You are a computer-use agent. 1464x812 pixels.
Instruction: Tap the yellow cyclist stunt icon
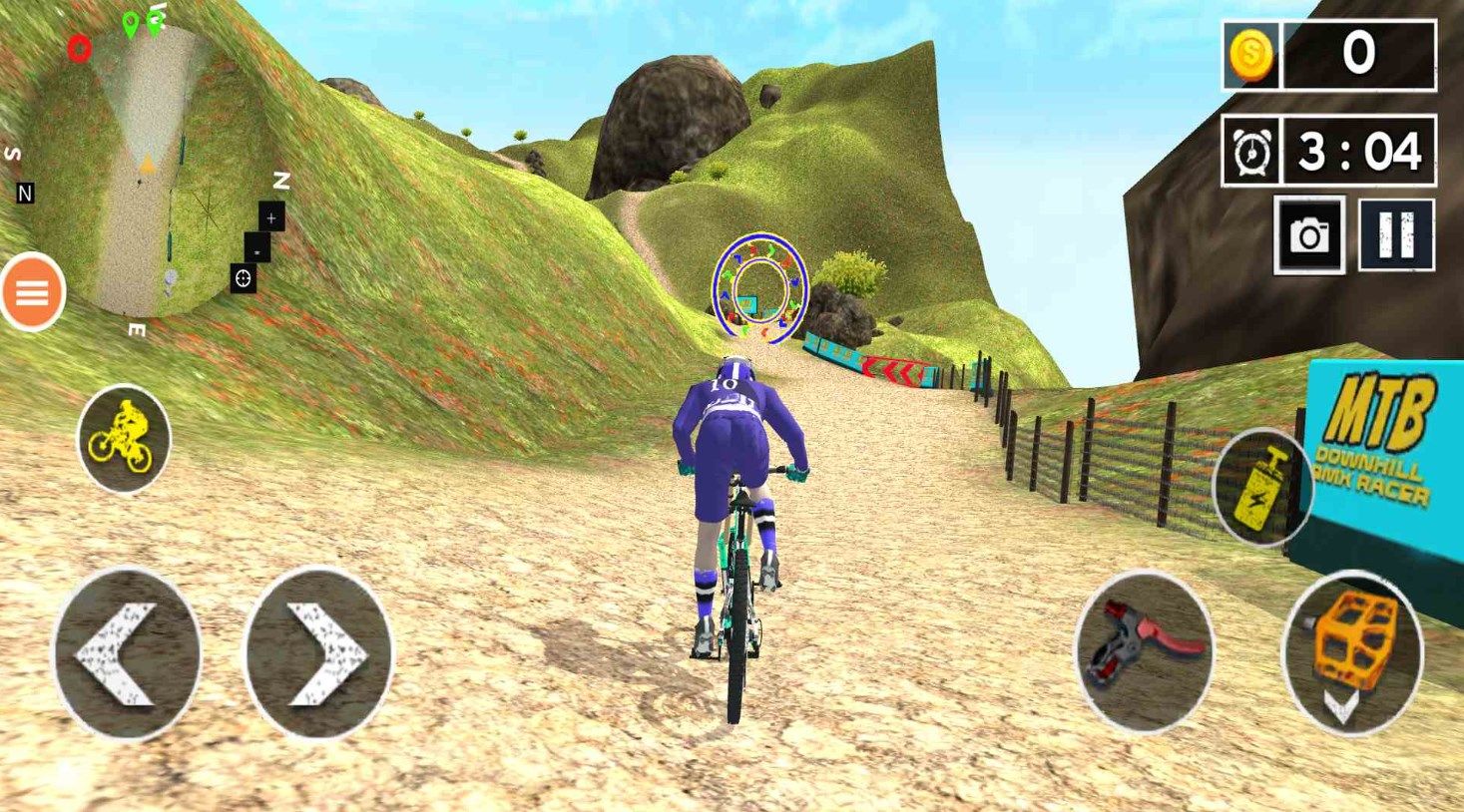(124, 439)
